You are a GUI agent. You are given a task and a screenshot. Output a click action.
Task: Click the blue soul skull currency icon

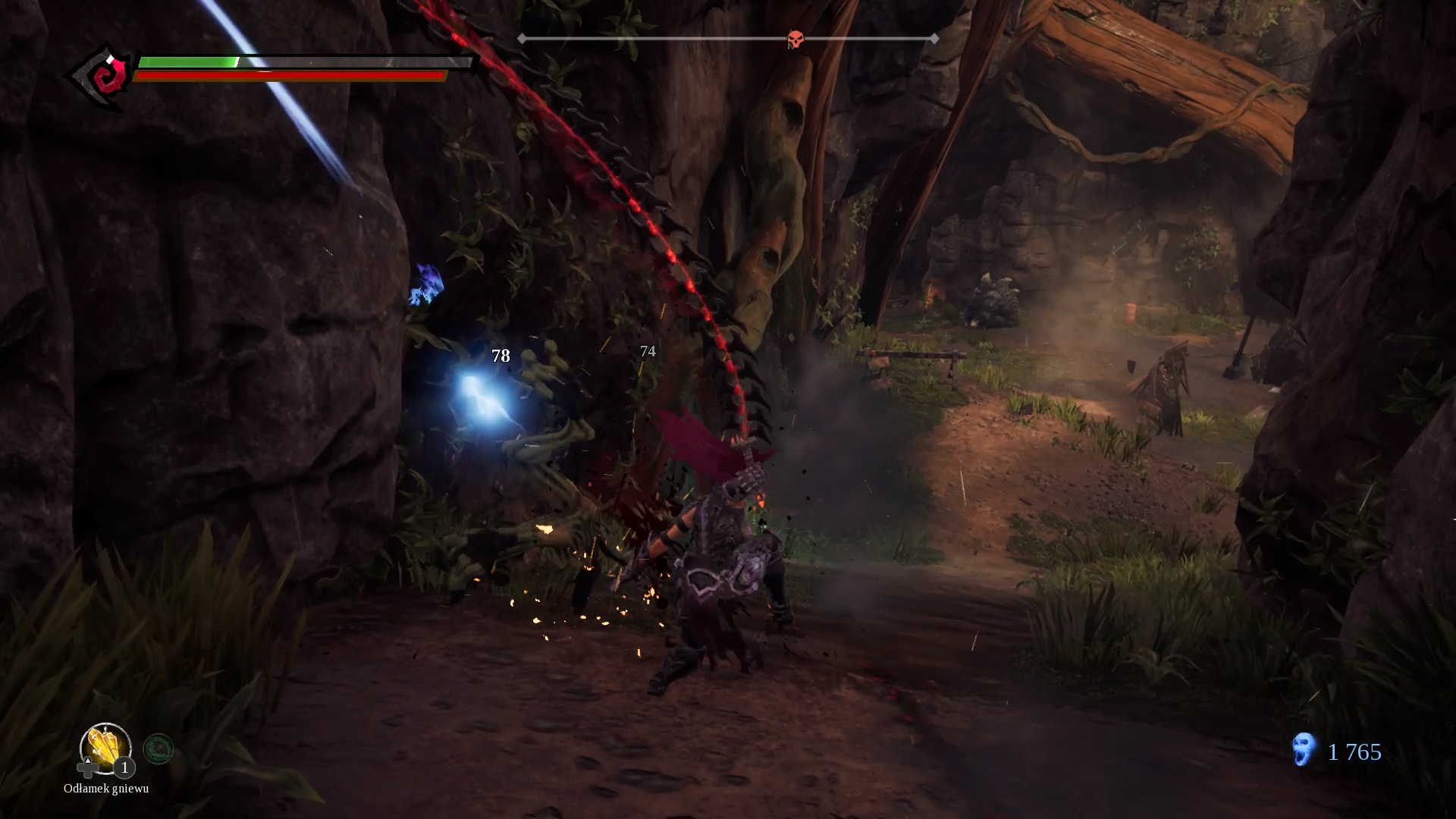[1303, 749]
